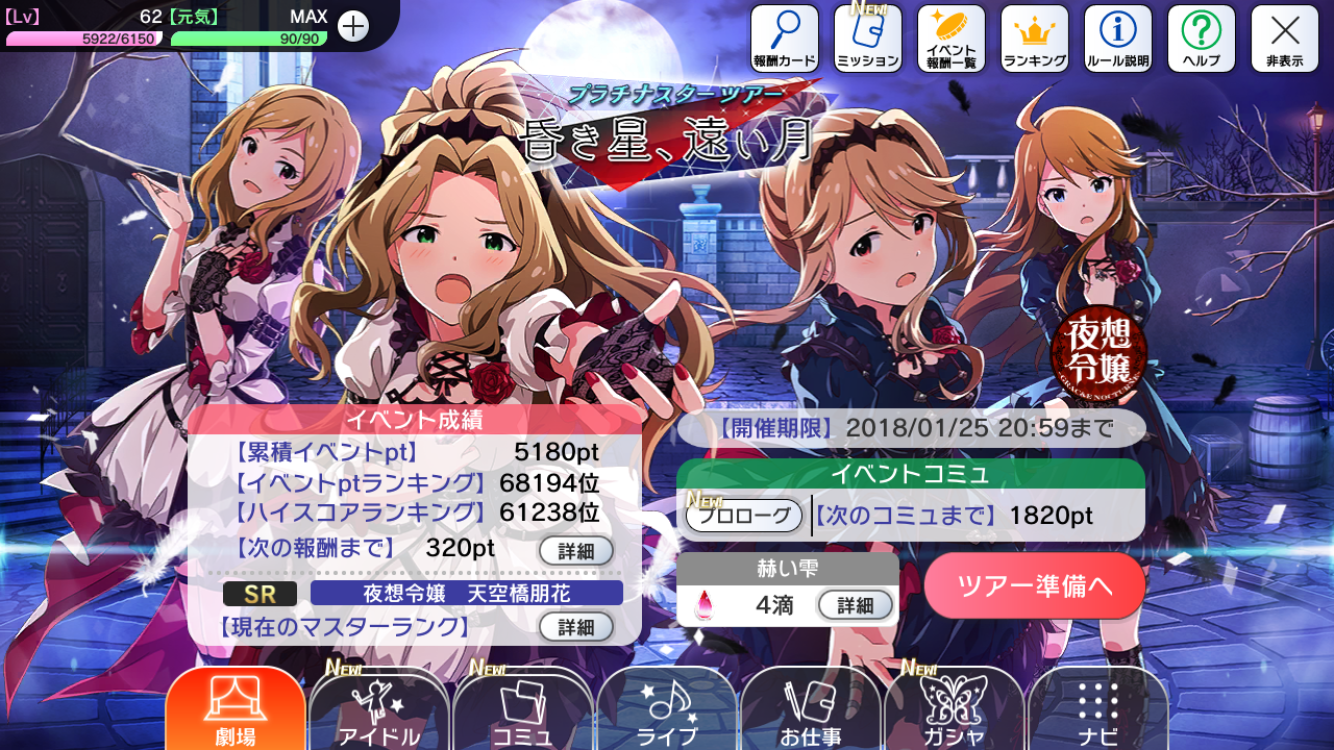Hide the interface with 非表示
Screen dimensions: 1334x750
1284,38
